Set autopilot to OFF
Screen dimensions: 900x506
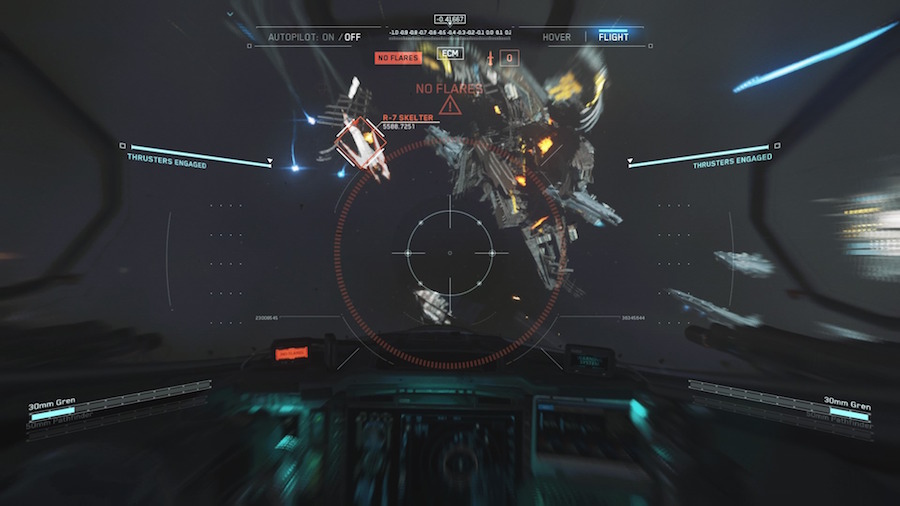(x=353, y=37)
